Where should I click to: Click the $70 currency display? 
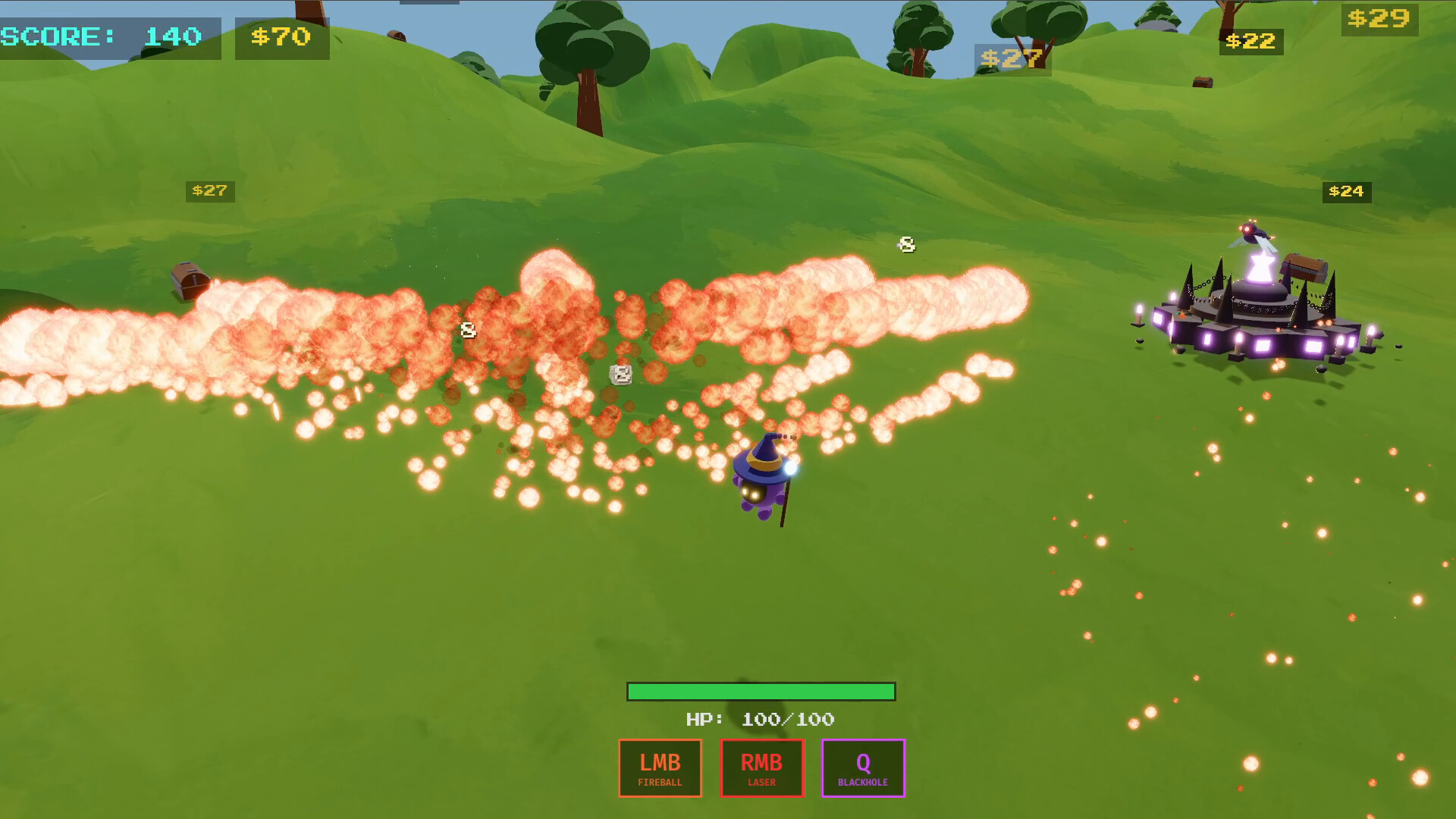(282, 36)
